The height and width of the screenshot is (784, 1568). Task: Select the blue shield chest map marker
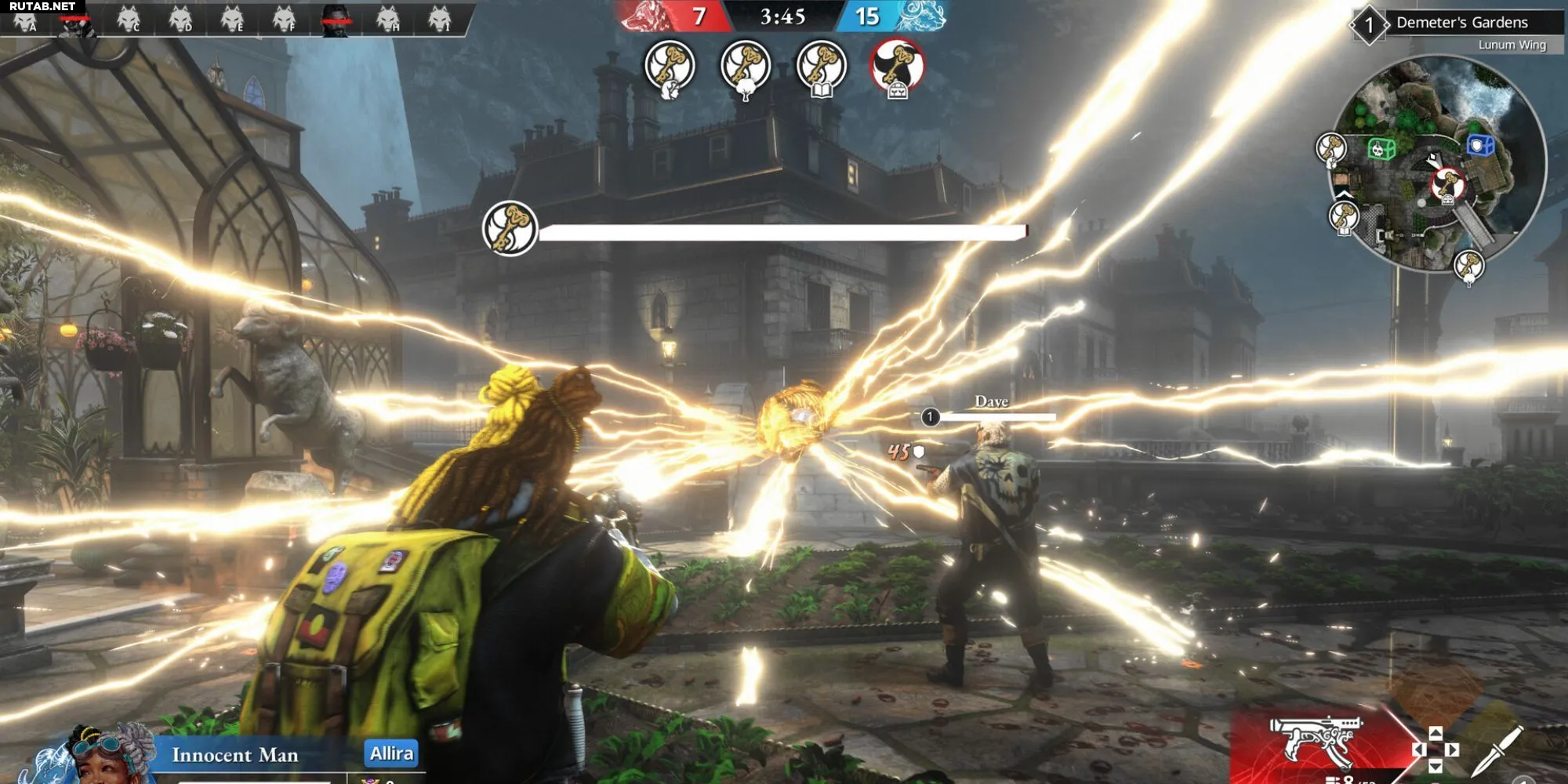click(x=1479, y=145)
